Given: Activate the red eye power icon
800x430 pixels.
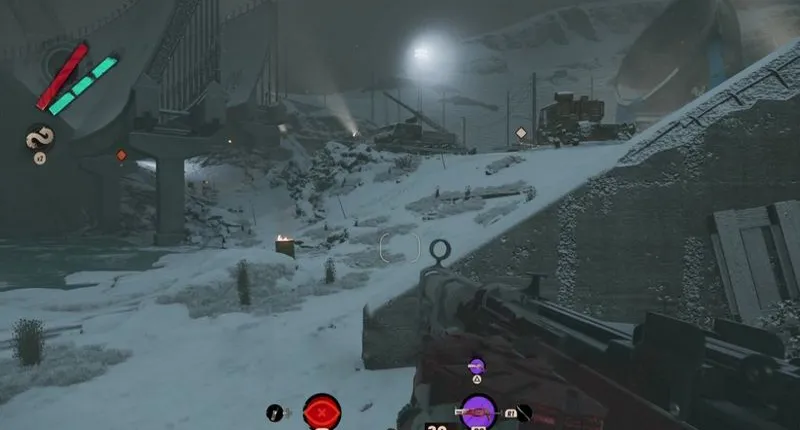Looking at the screenshot, I should tap(322, 411).
